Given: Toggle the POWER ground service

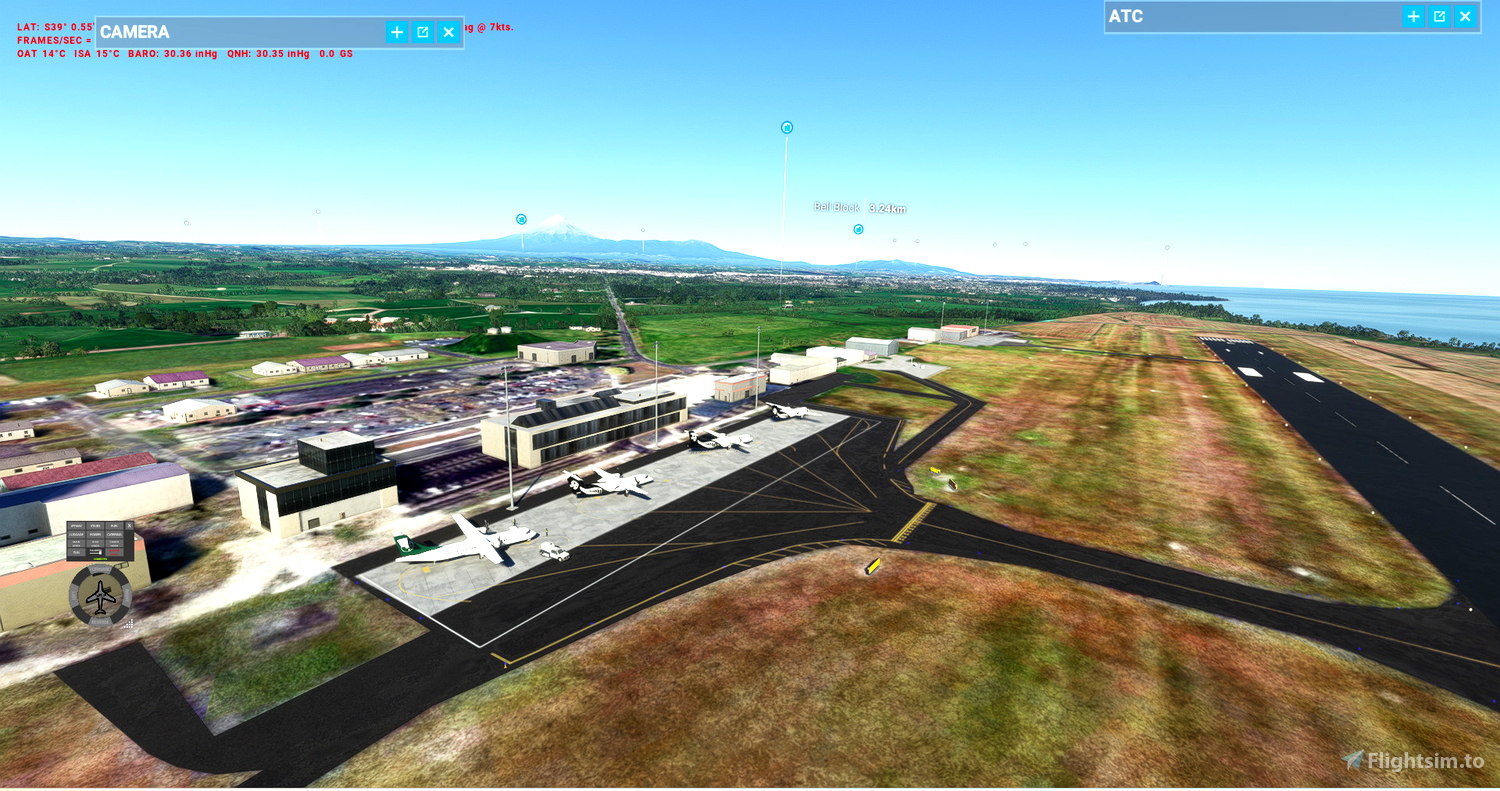Looking at the screenshot, I should point(95,535).
